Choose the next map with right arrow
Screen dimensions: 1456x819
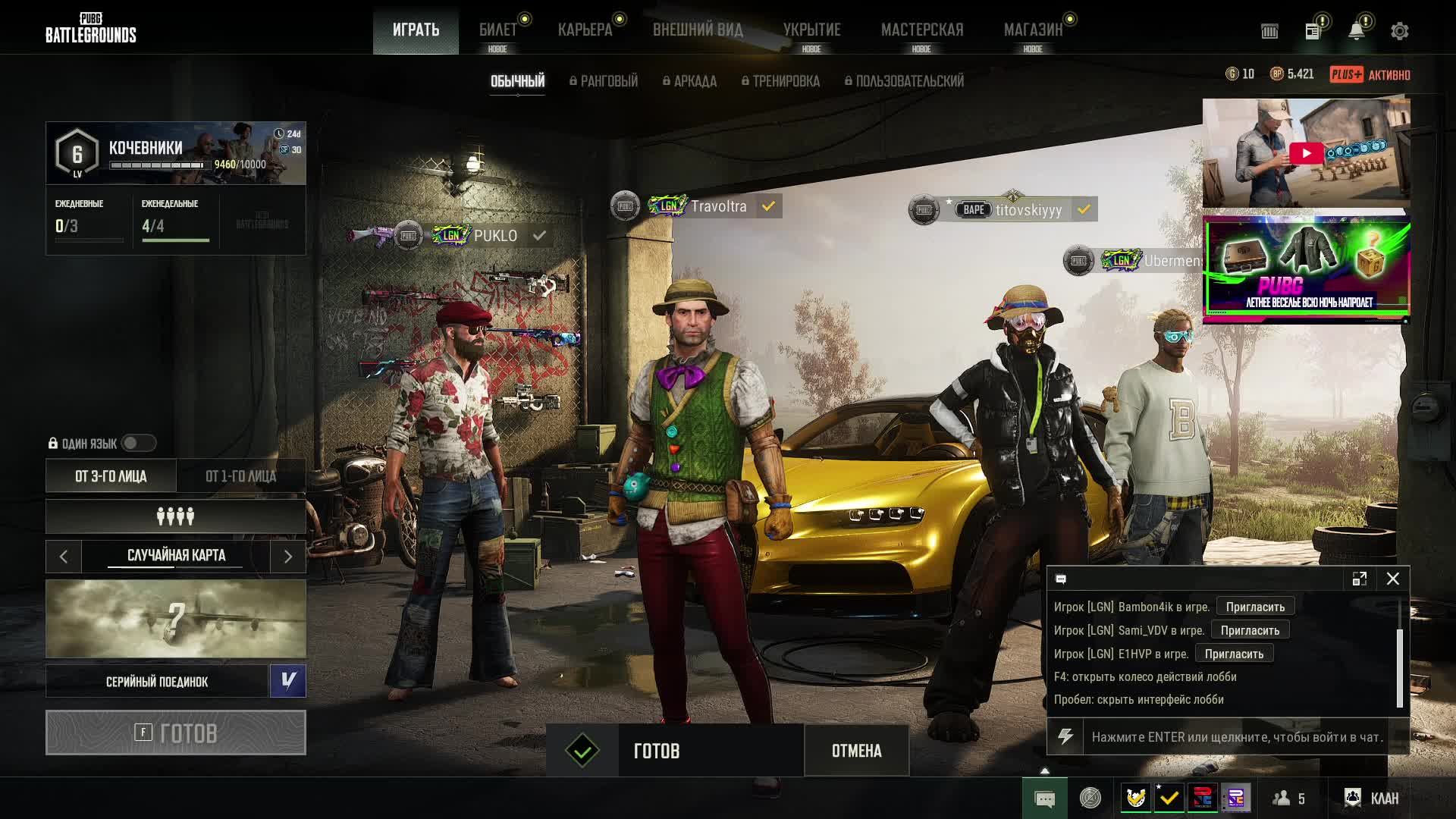tap(287, 557)
